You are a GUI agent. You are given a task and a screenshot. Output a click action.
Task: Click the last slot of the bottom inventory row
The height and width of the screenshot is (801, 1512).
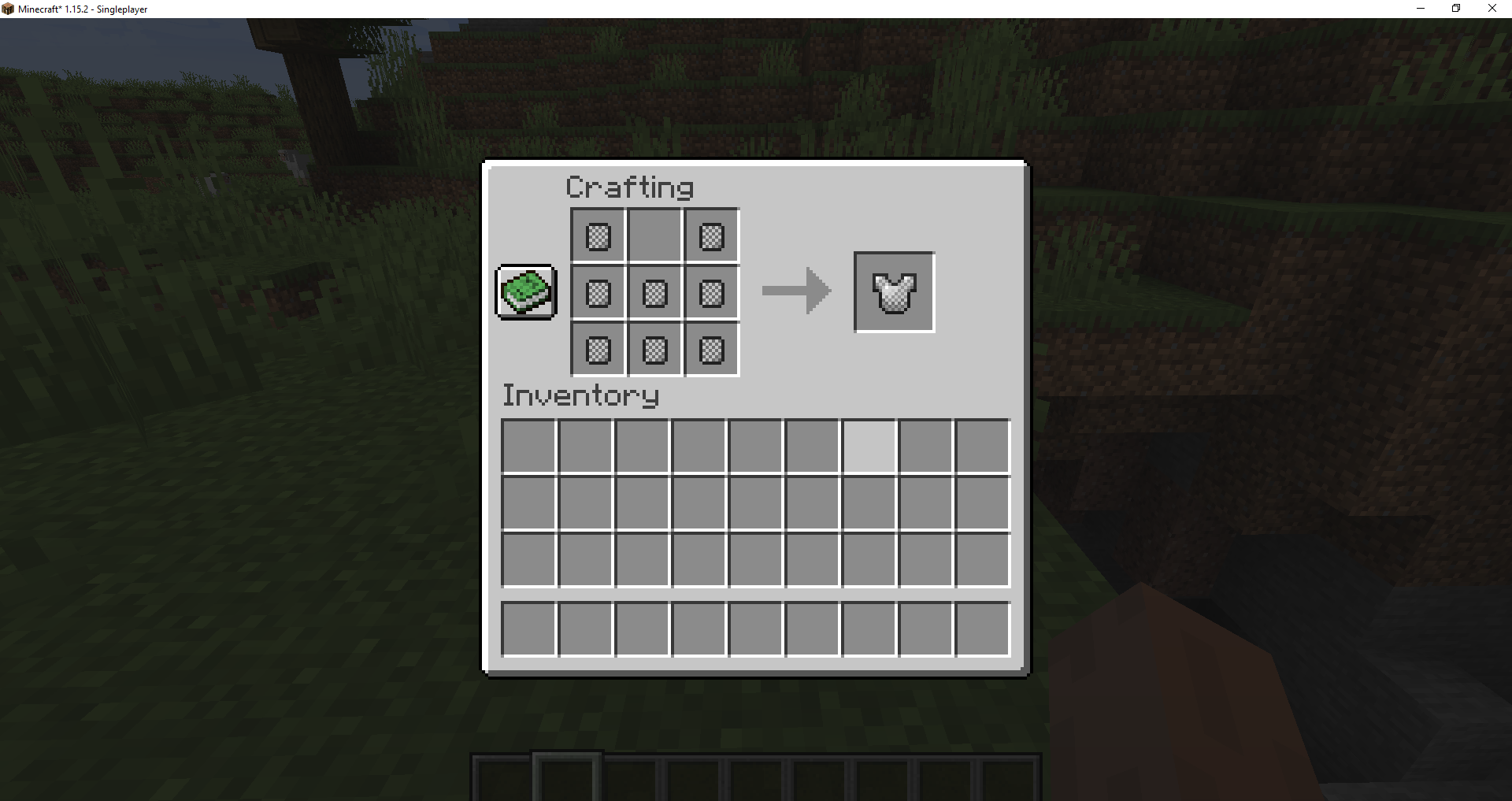click(x=981, y=629)
